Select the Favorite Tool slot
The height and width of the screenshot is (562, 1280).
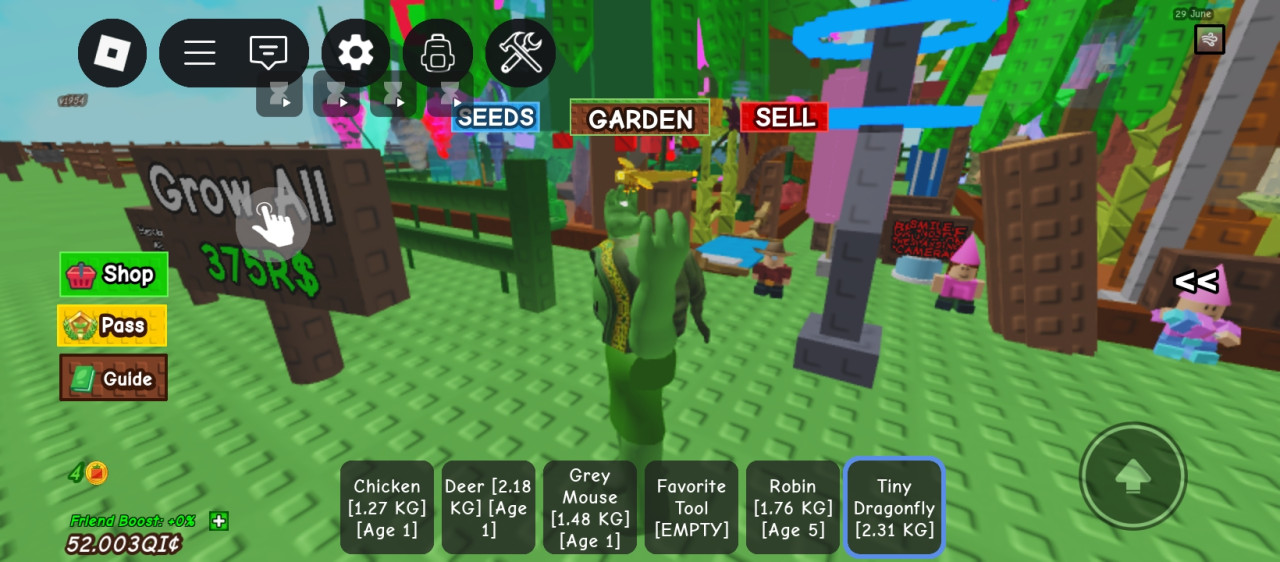pyautogui.click(x=691, y=507)
